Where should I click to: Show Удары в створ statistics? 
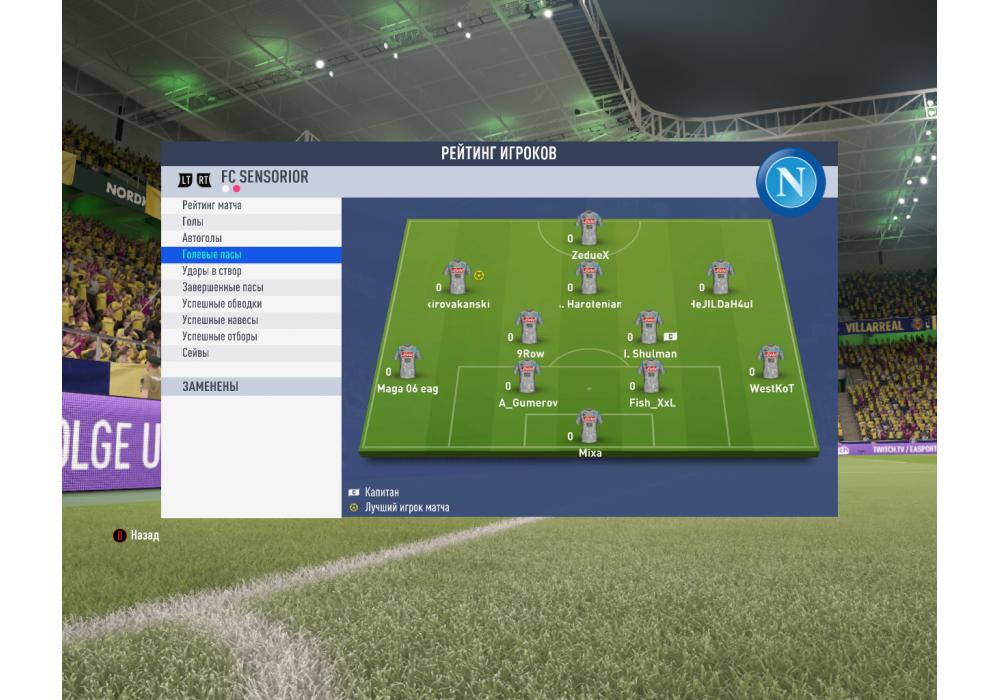pyautogui.click(x=250, y=271)
